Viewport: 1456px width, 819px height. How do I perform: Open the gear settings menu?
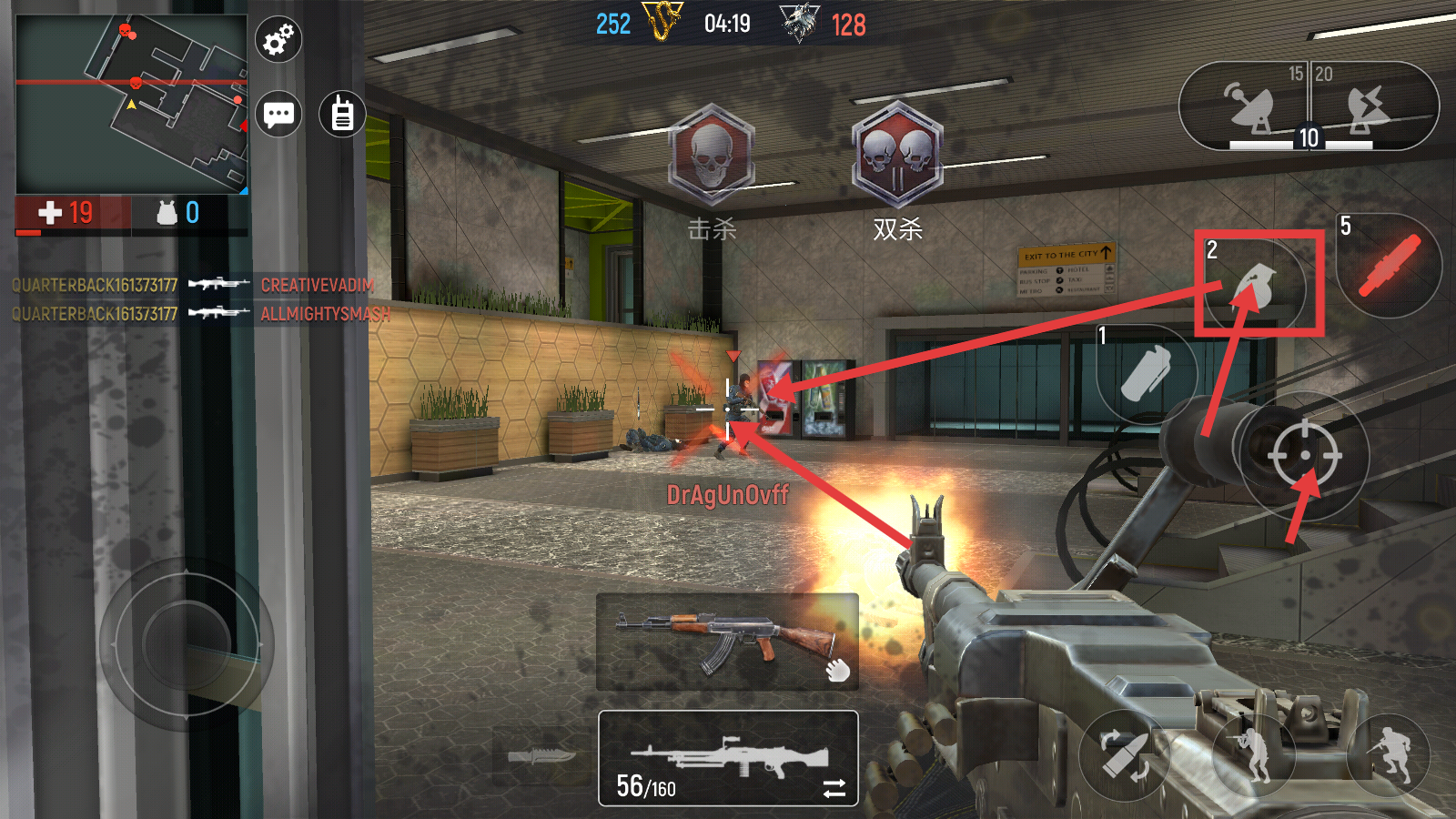point(278,40)
